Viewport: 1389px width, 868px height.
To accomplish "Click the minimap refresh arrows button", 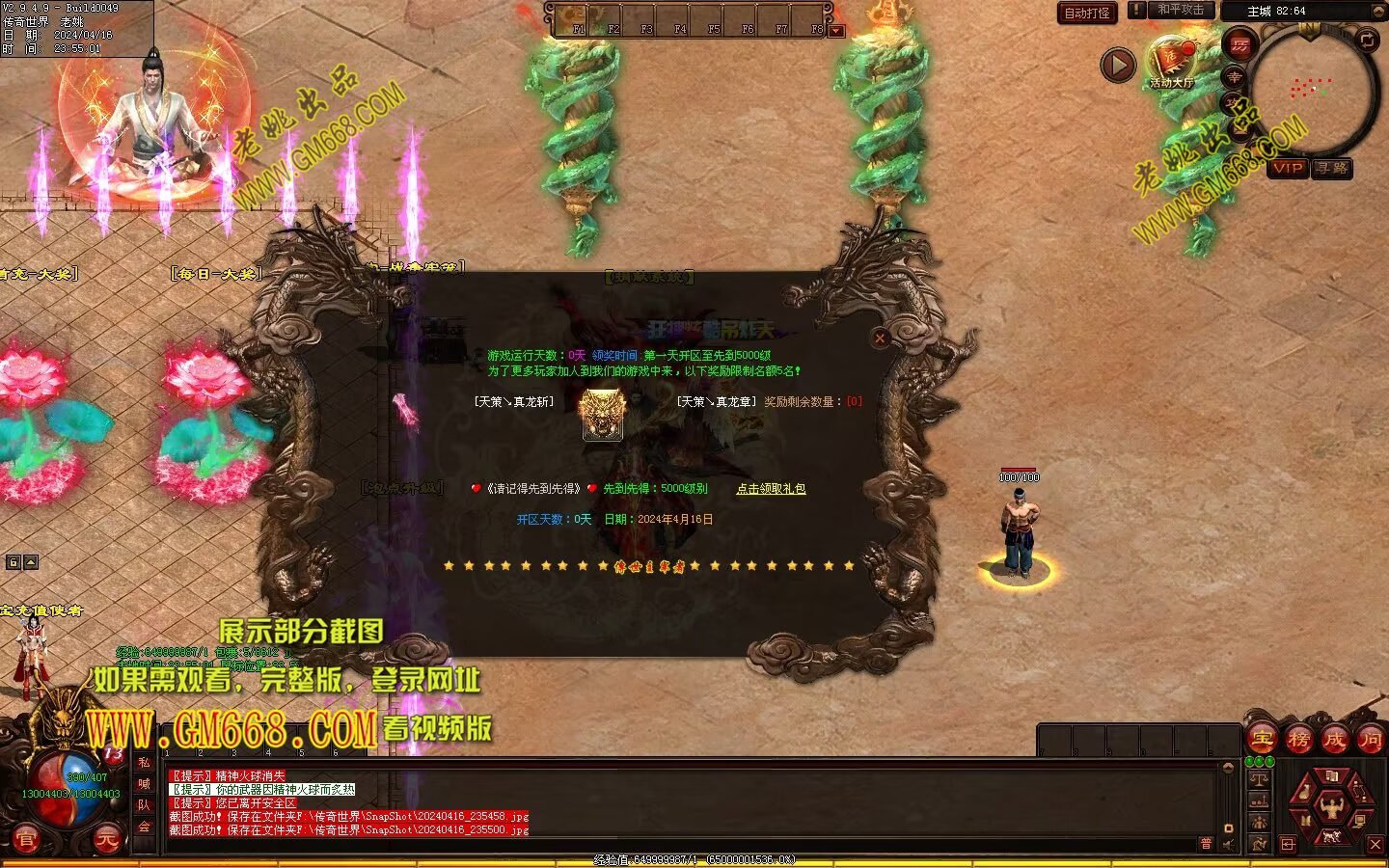I will tap(1367, 40).
